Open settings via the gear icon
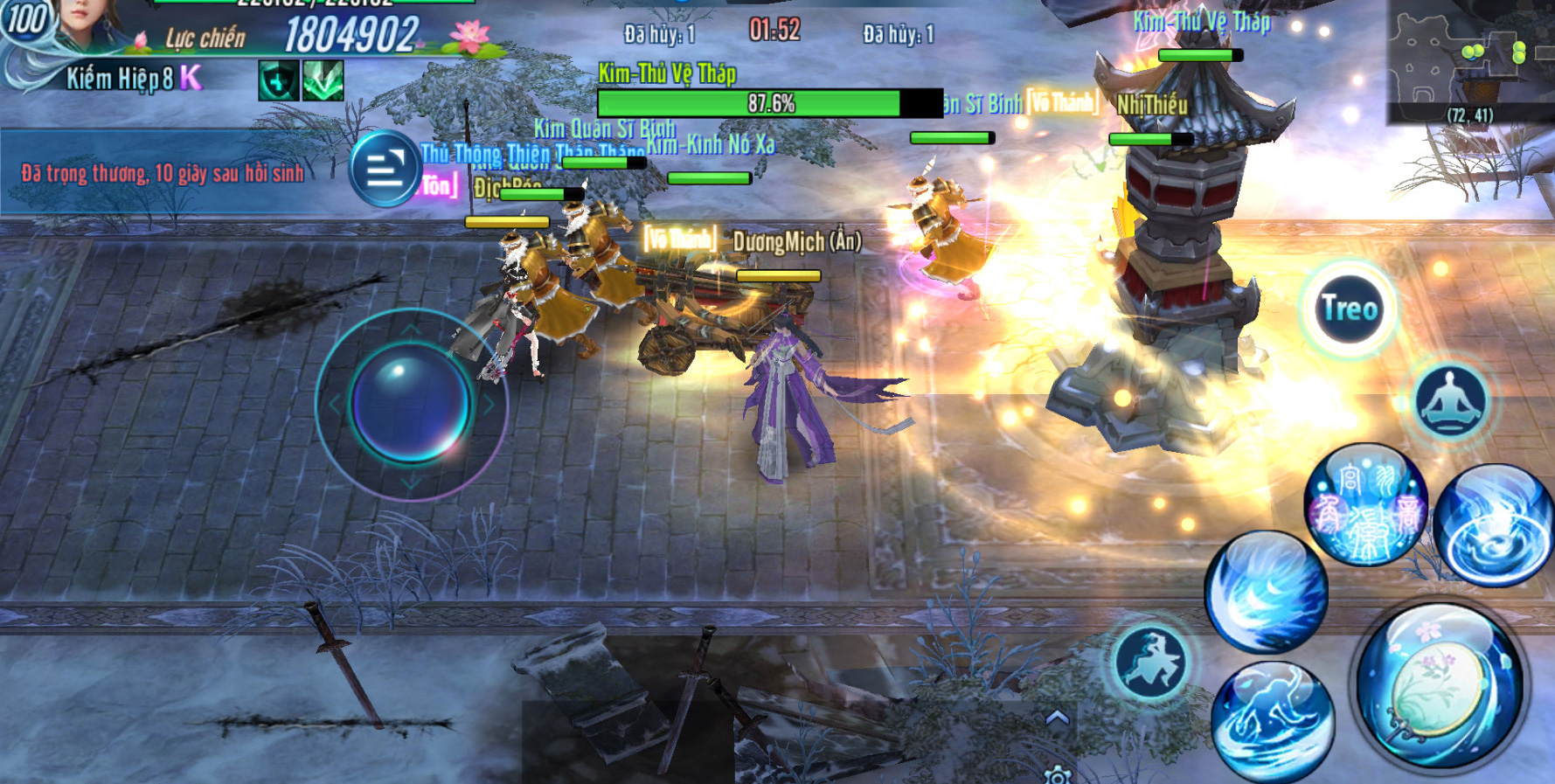This screenshot has width=1555, height=784. pos(1058,775)
